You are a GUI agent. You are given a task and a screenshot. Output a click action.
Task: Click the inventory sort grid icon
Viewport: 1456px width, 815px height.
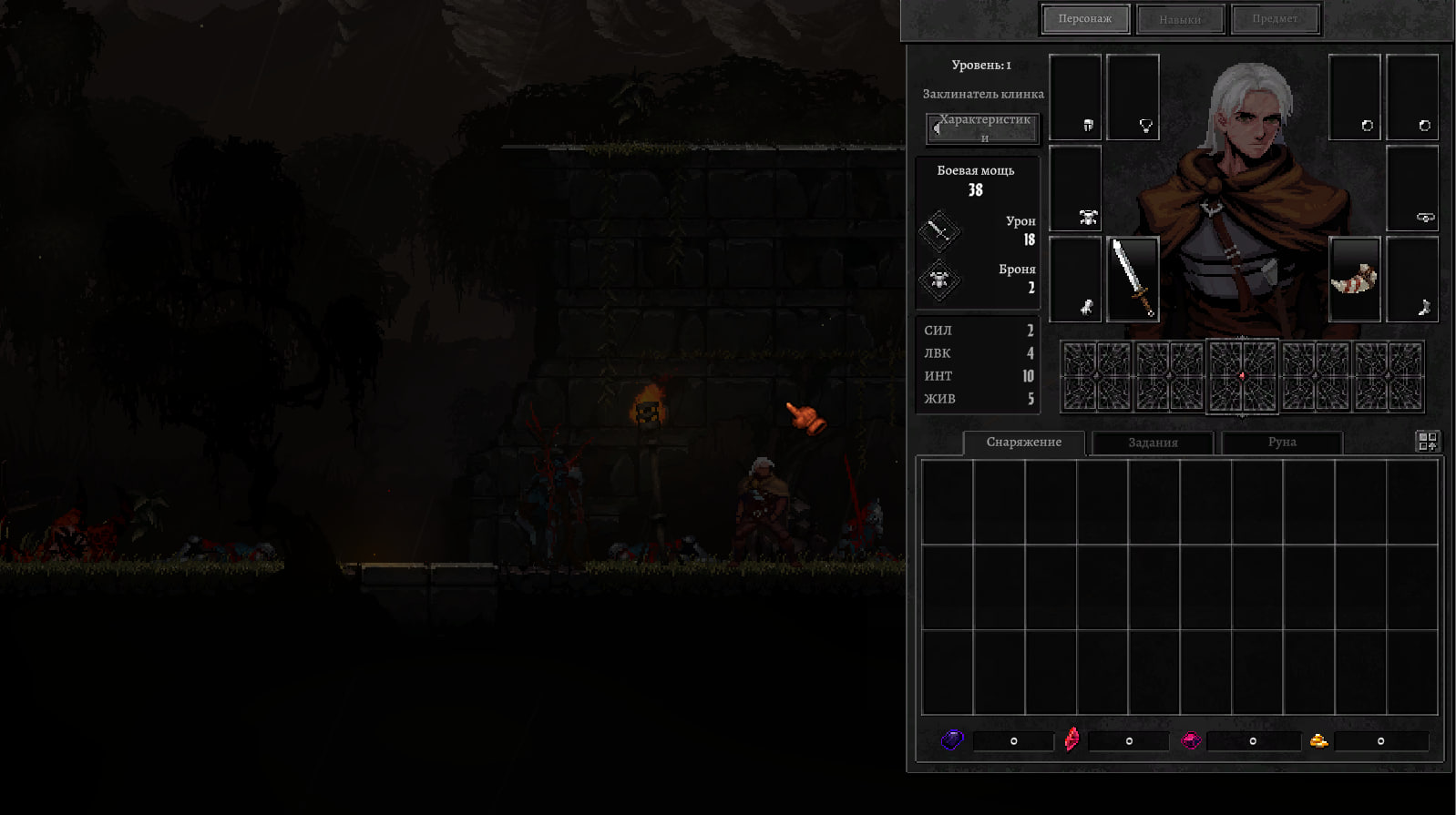(1427, 442)
